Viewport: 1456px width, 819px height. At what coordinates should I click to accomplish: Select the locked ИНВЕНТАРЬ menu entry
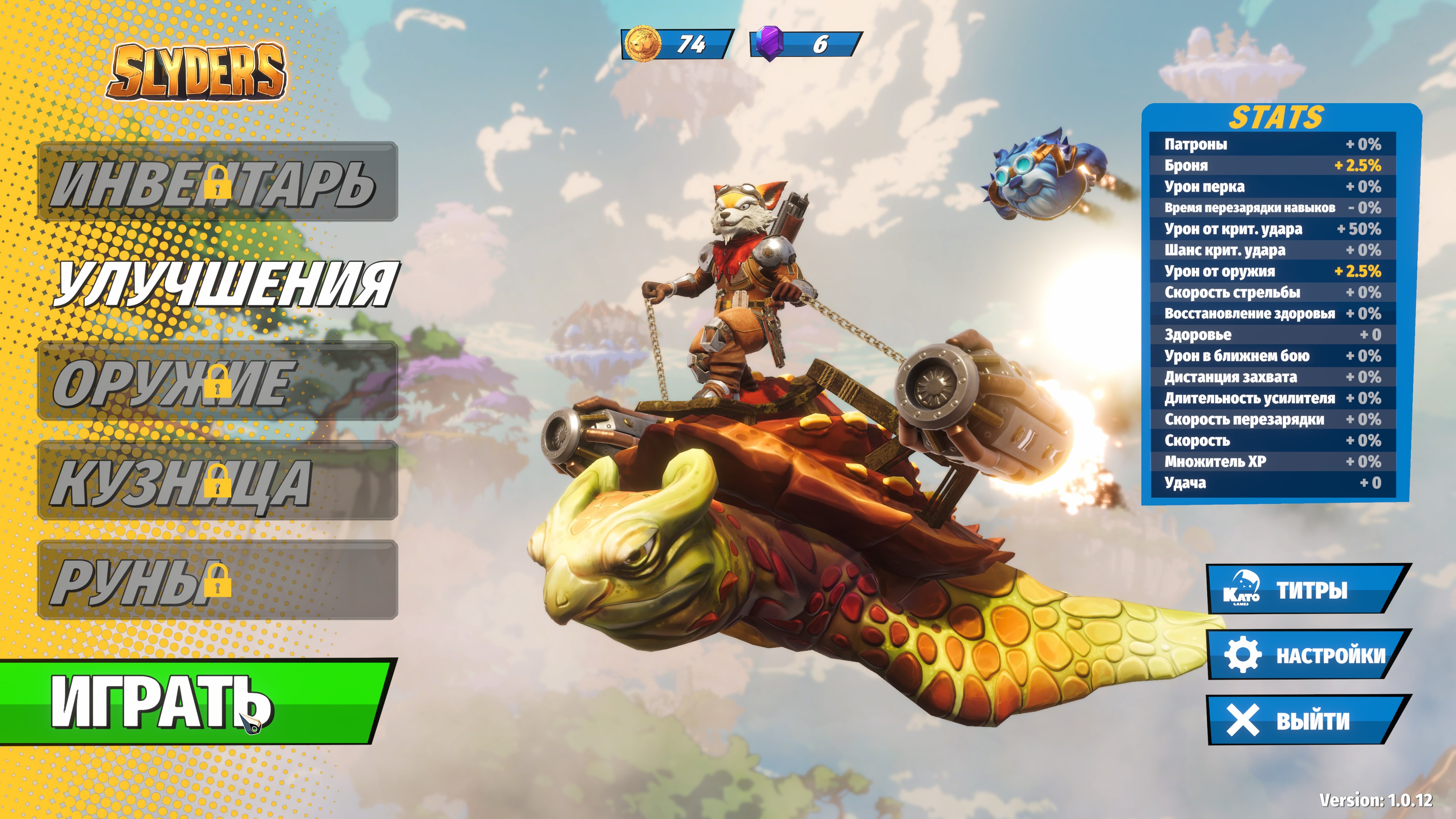click(218, 182)
